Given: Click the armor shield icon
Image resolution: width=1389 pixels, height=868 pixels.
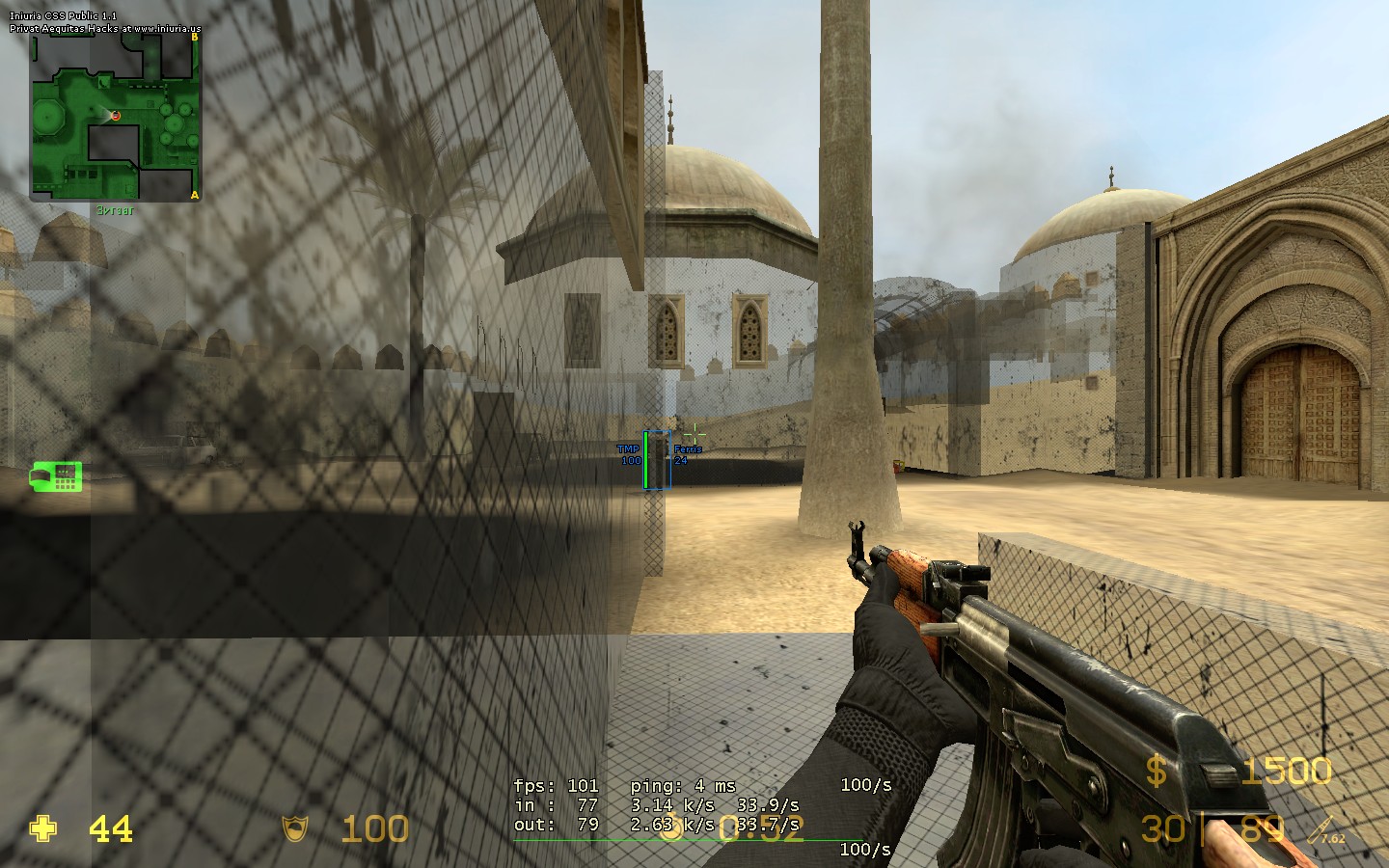Looking at the screenshot, I should (294, 828).
